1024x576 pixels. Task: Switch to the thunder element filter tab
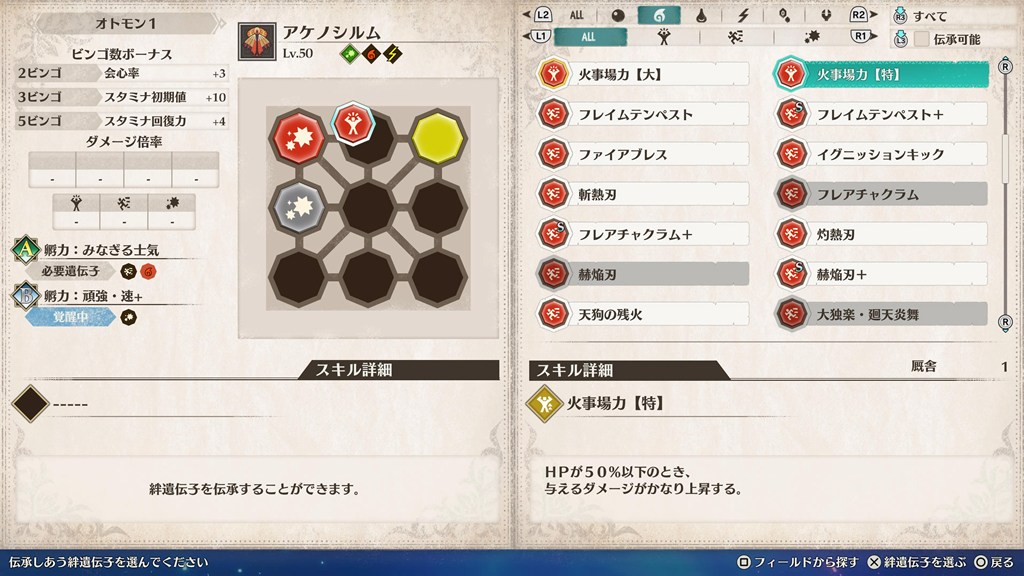tap(744, 15)
